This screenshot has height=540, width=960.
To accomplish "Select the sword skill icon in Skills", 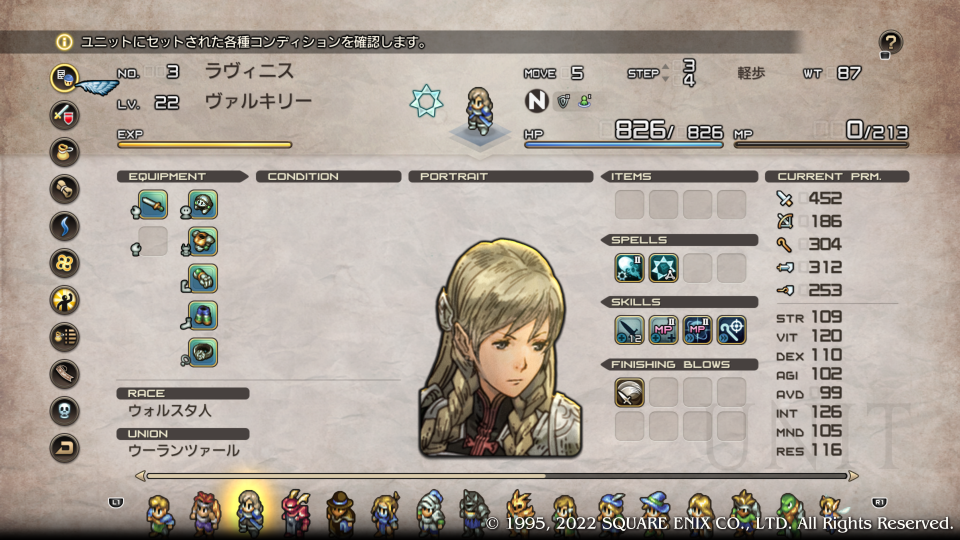I will click(x=630, y=329).
